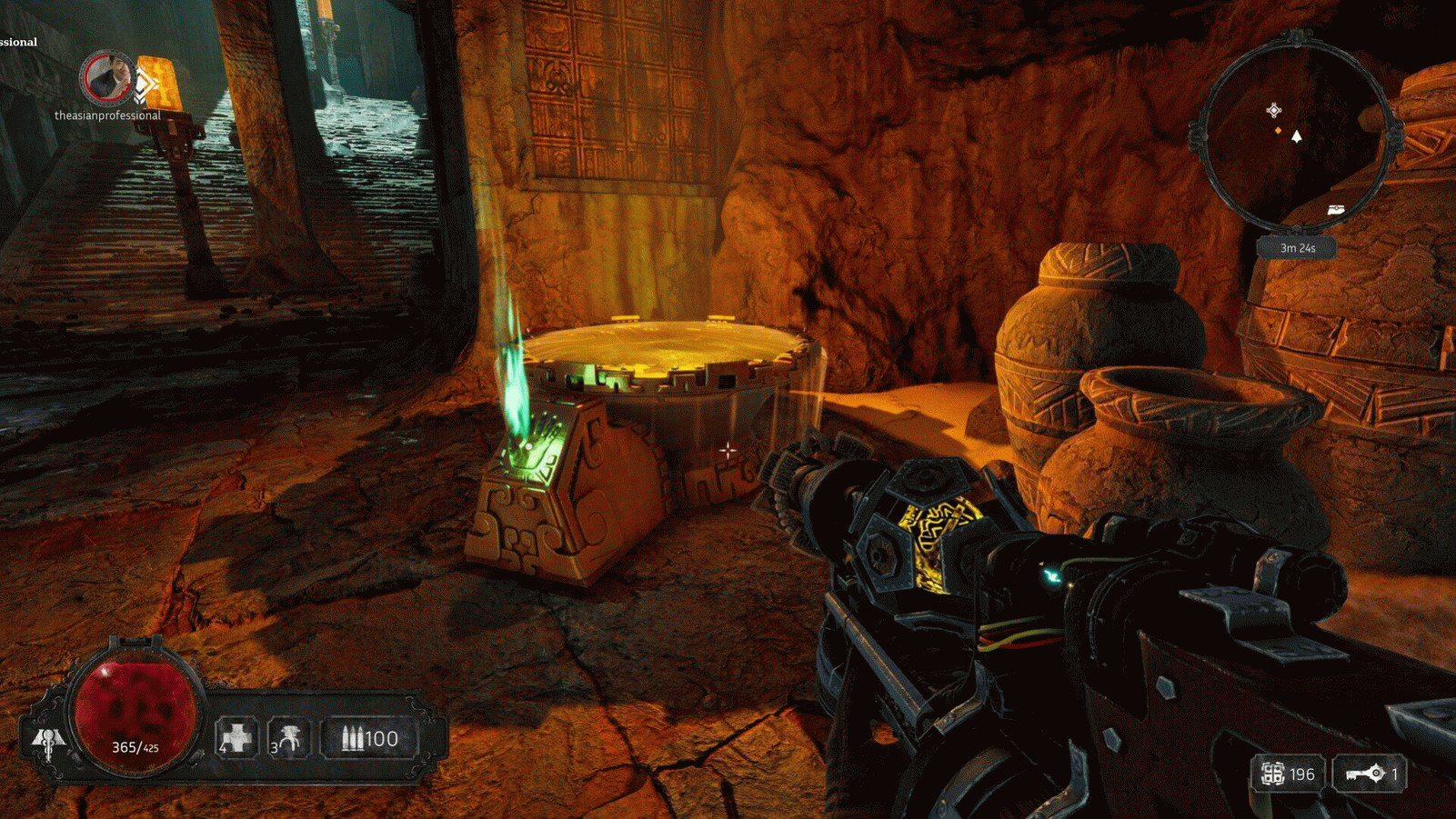Select the rank chevron badge beside the avatar
Image resolution: width=1456 pixels, height=819 pixels.
(x=145, y=85)
